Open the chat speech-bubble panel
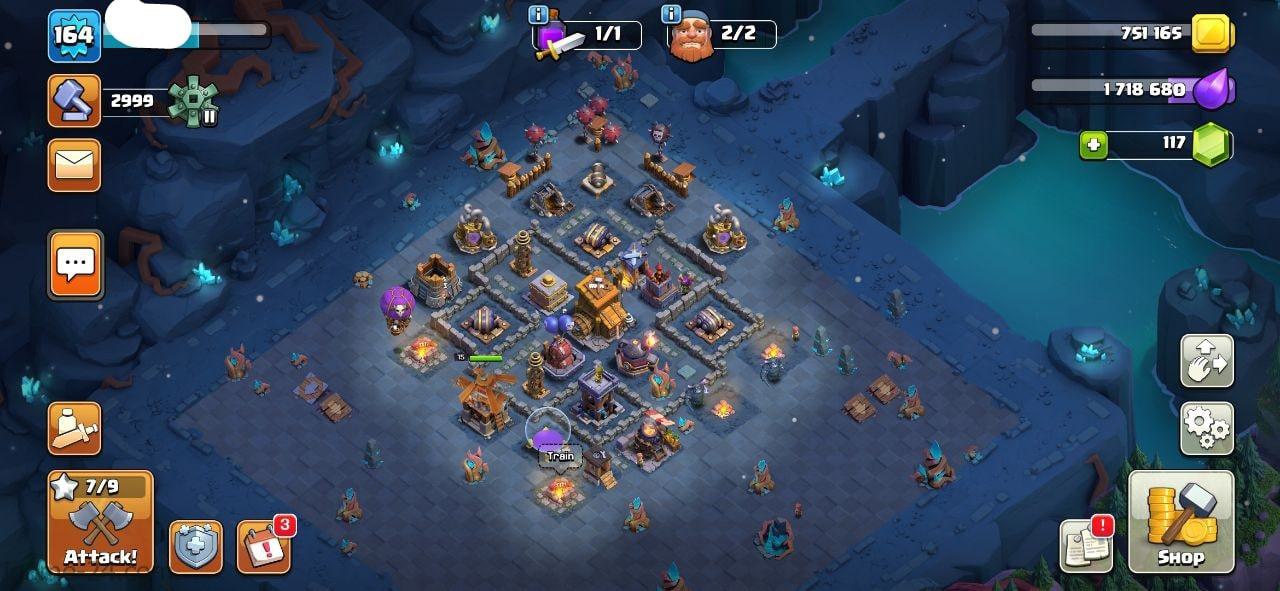 [x=75, y=264]
